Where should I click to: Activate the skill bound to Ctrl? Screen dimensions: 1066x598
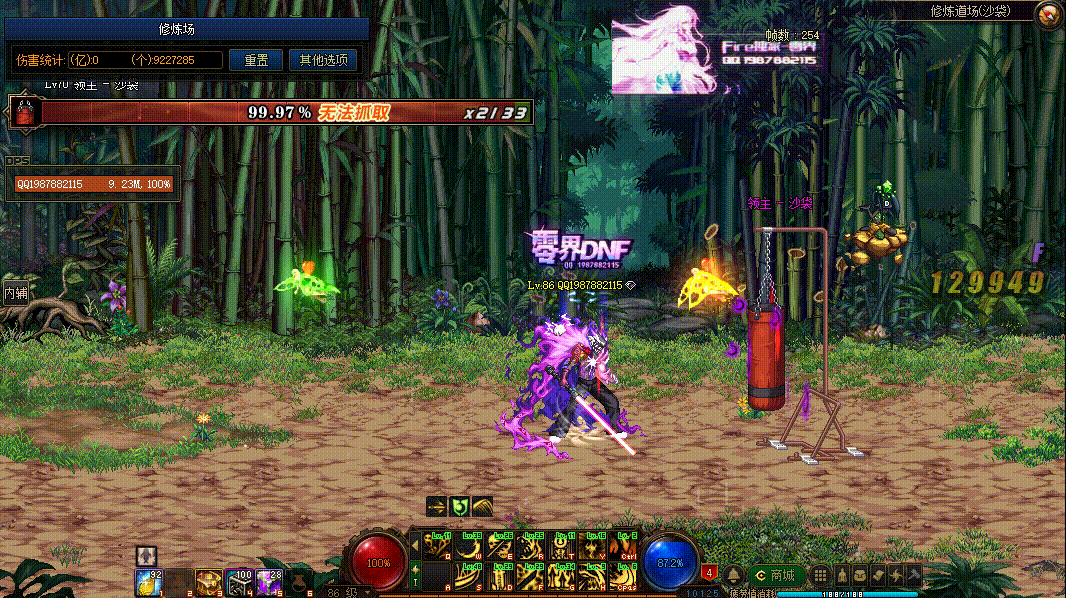623,547
